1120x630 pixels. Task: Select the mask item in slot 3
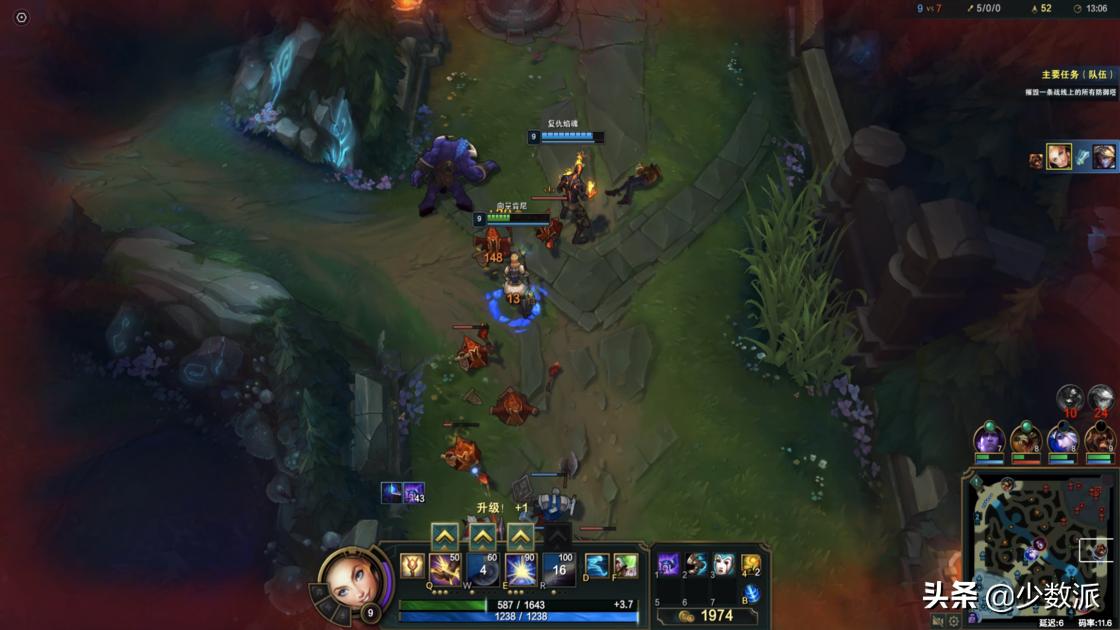coord(722,564)
